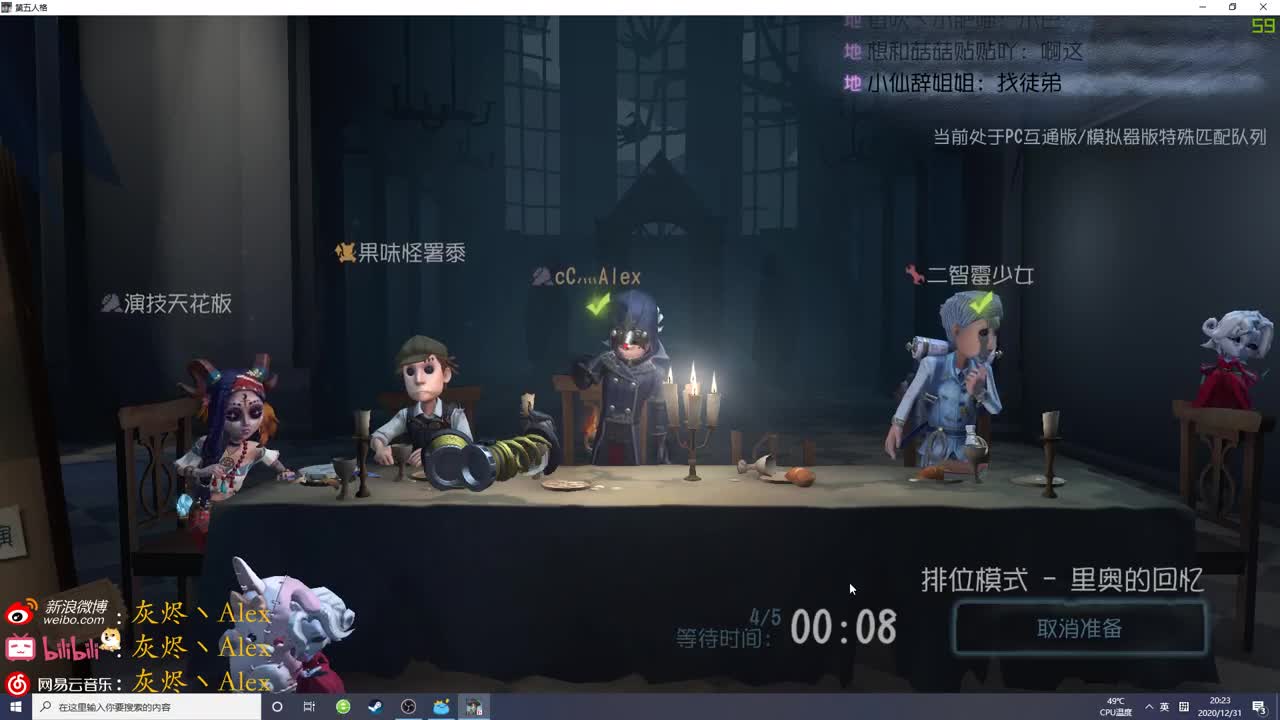Viewport: 1280px width, 720px height.
Task: Open Task View from the taskbar
Action: coord(309,706)
